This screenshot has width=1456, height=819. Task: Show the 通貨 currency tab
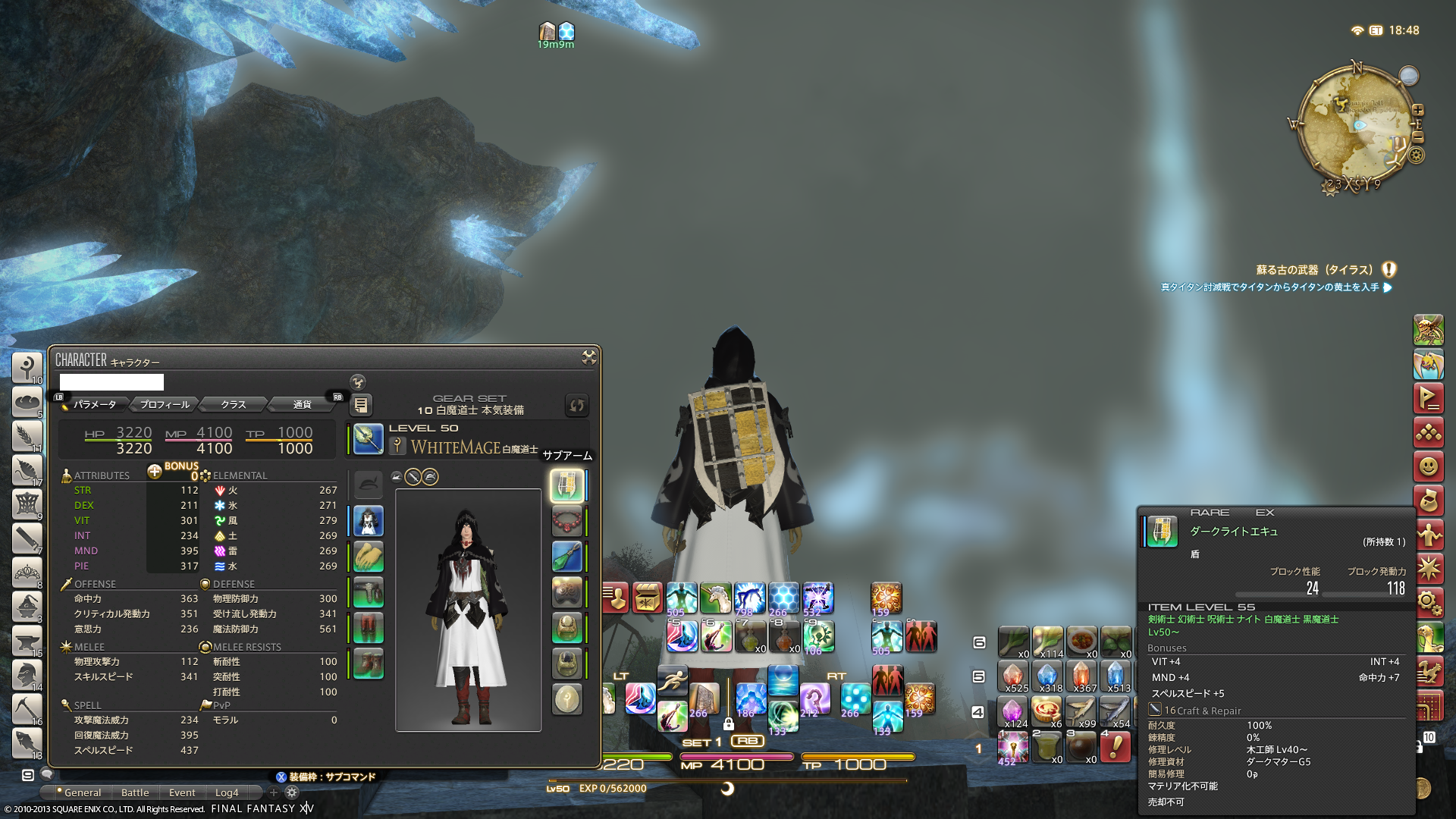(302, 404)
